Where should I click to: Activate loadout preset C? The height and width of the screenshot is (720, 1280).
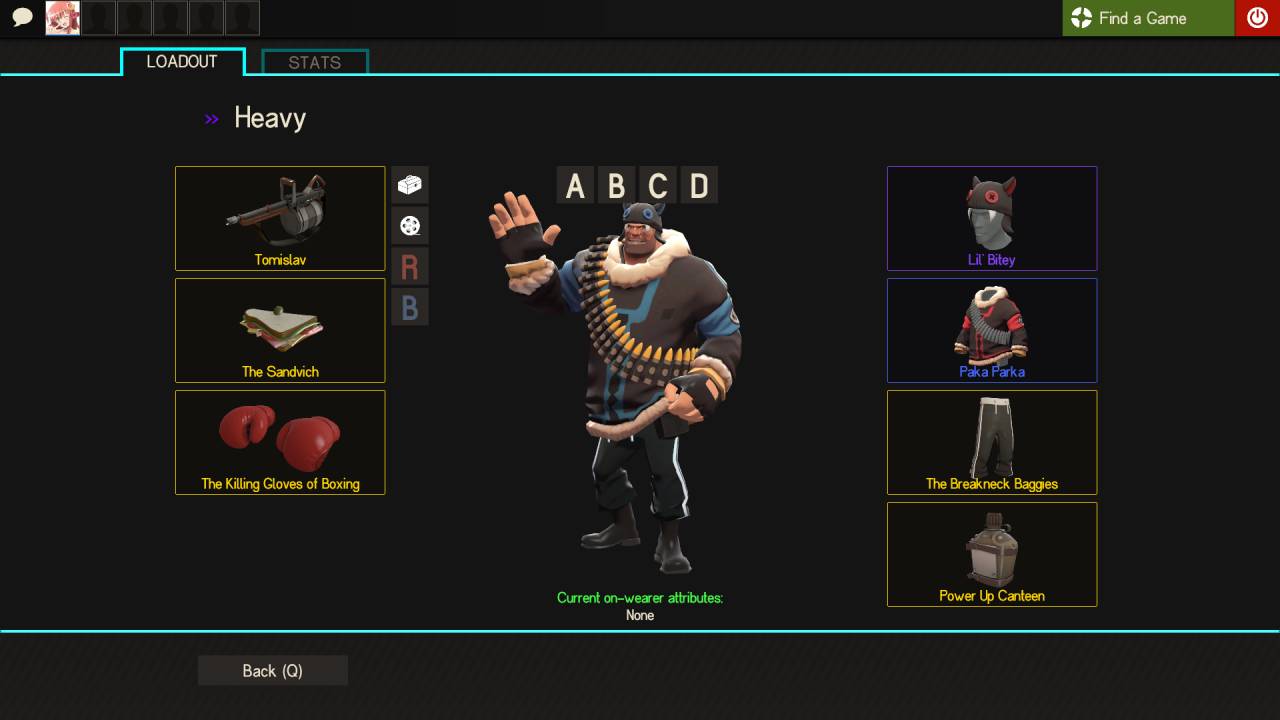click(657, 186)
